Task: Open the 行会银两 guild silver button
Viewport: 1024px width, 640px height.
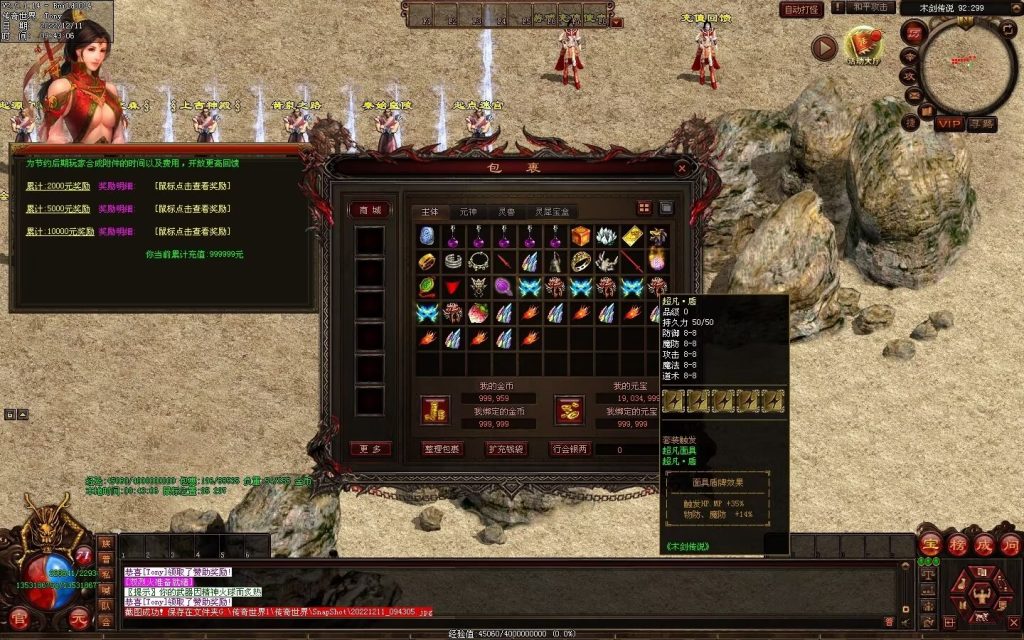Action: click(x=570, y=449)
